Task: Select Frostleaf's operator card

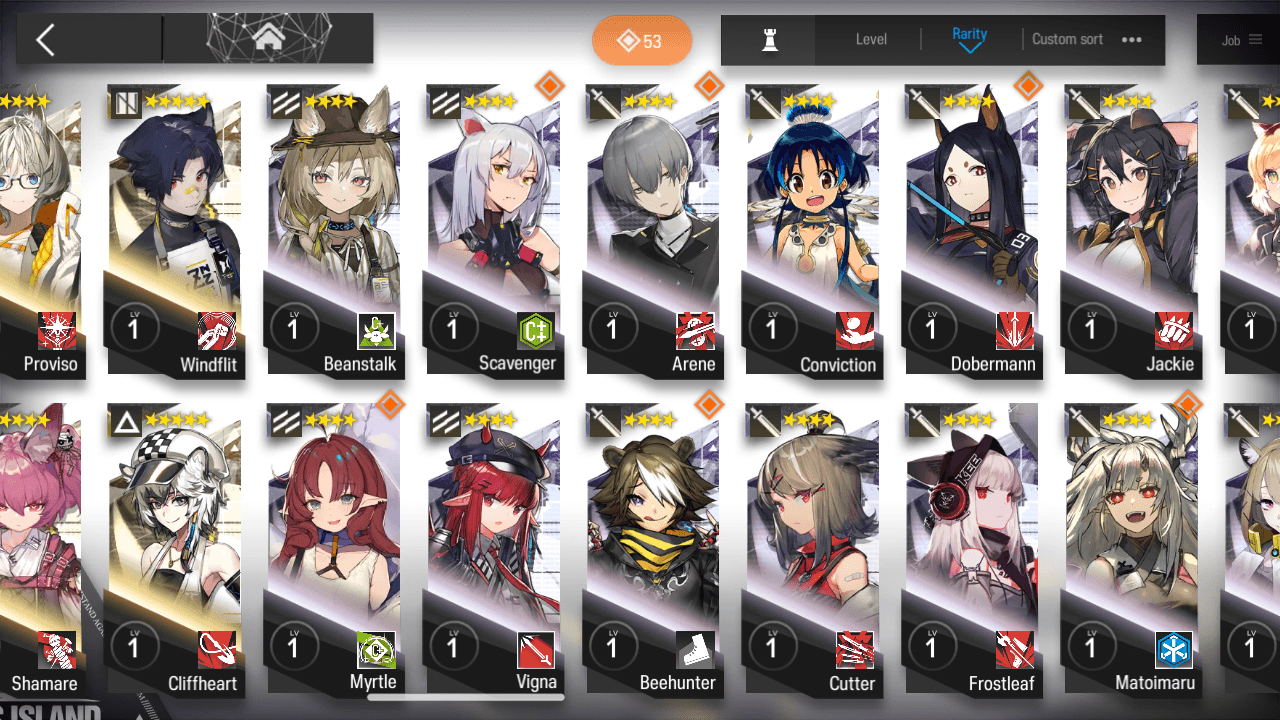Action: pos(972,550)
